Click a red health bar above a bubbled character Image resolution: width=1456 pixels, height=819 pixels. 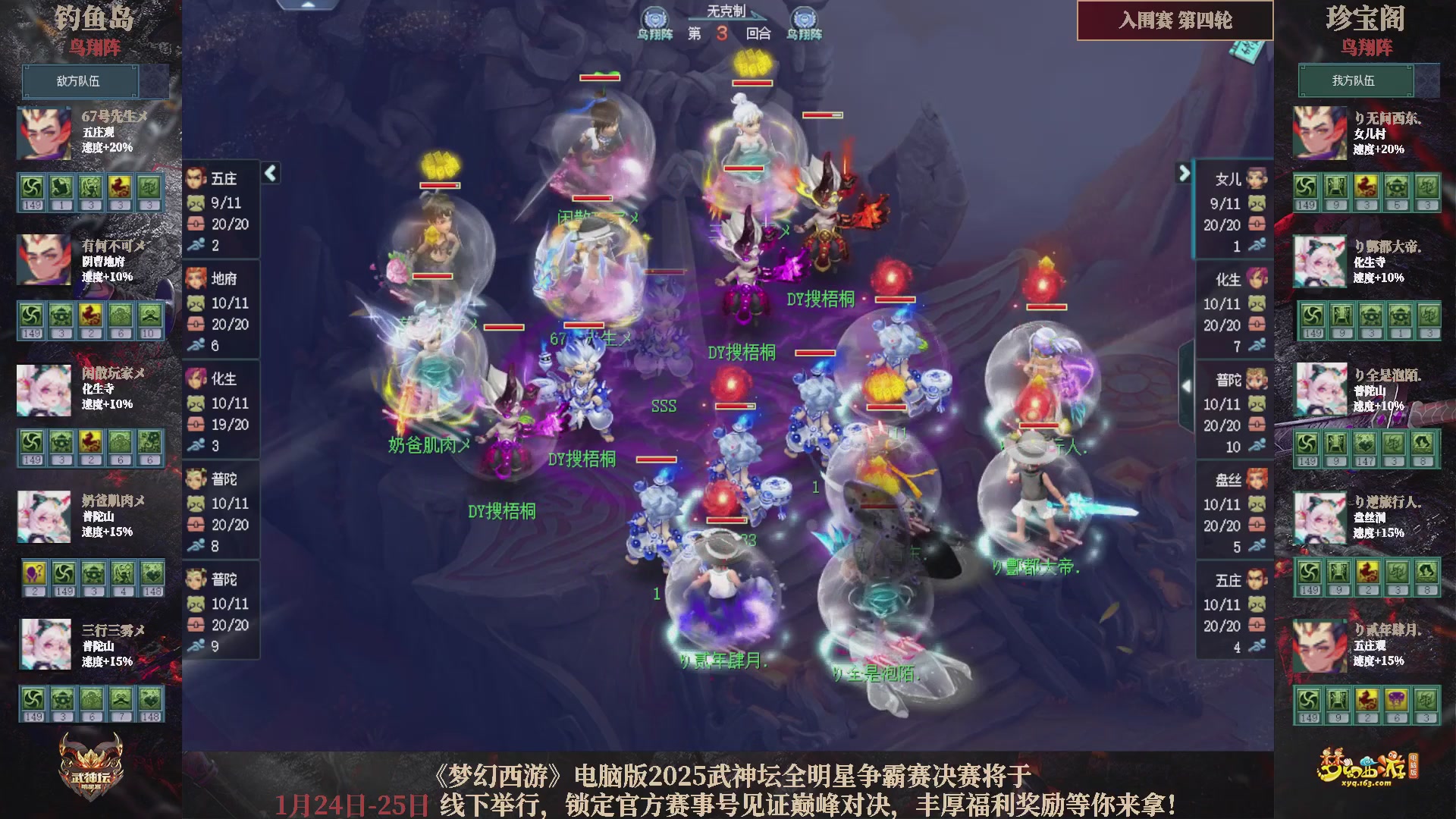pyautogui.click(x=597, y=80)
